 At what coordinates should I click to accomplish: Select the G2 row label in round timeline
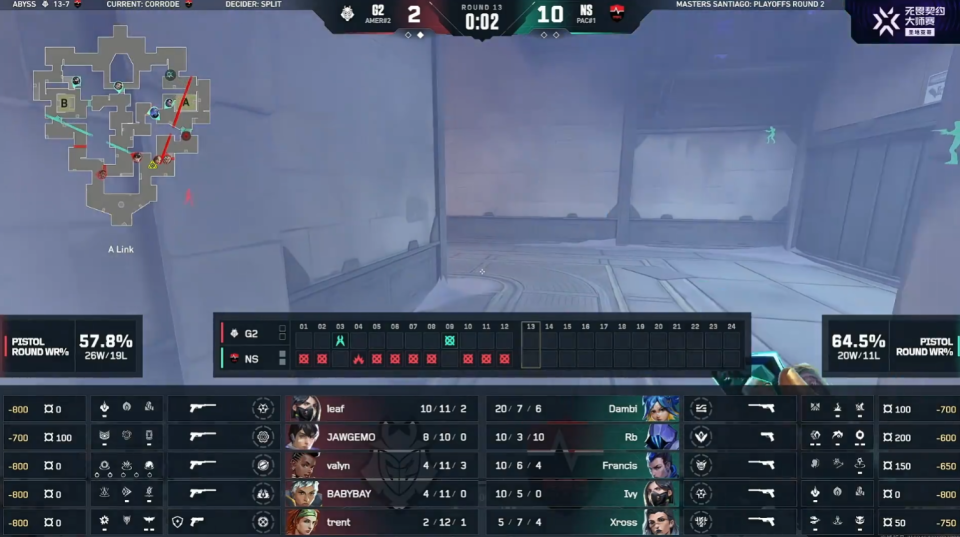pyautogui.click(x=245, y=333)
